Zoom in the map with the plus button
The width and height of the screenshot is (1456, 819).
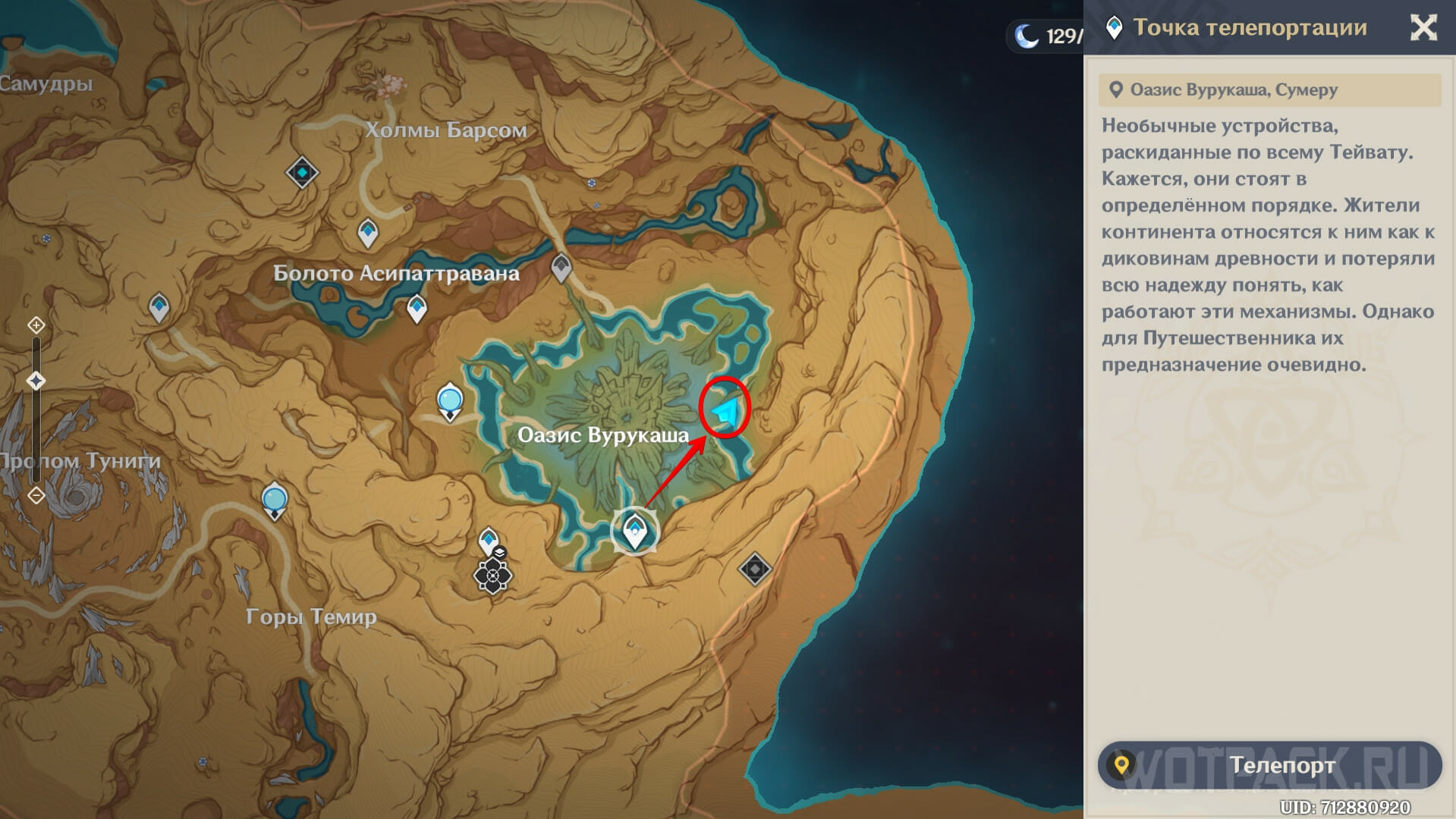[x=36, y=325]
